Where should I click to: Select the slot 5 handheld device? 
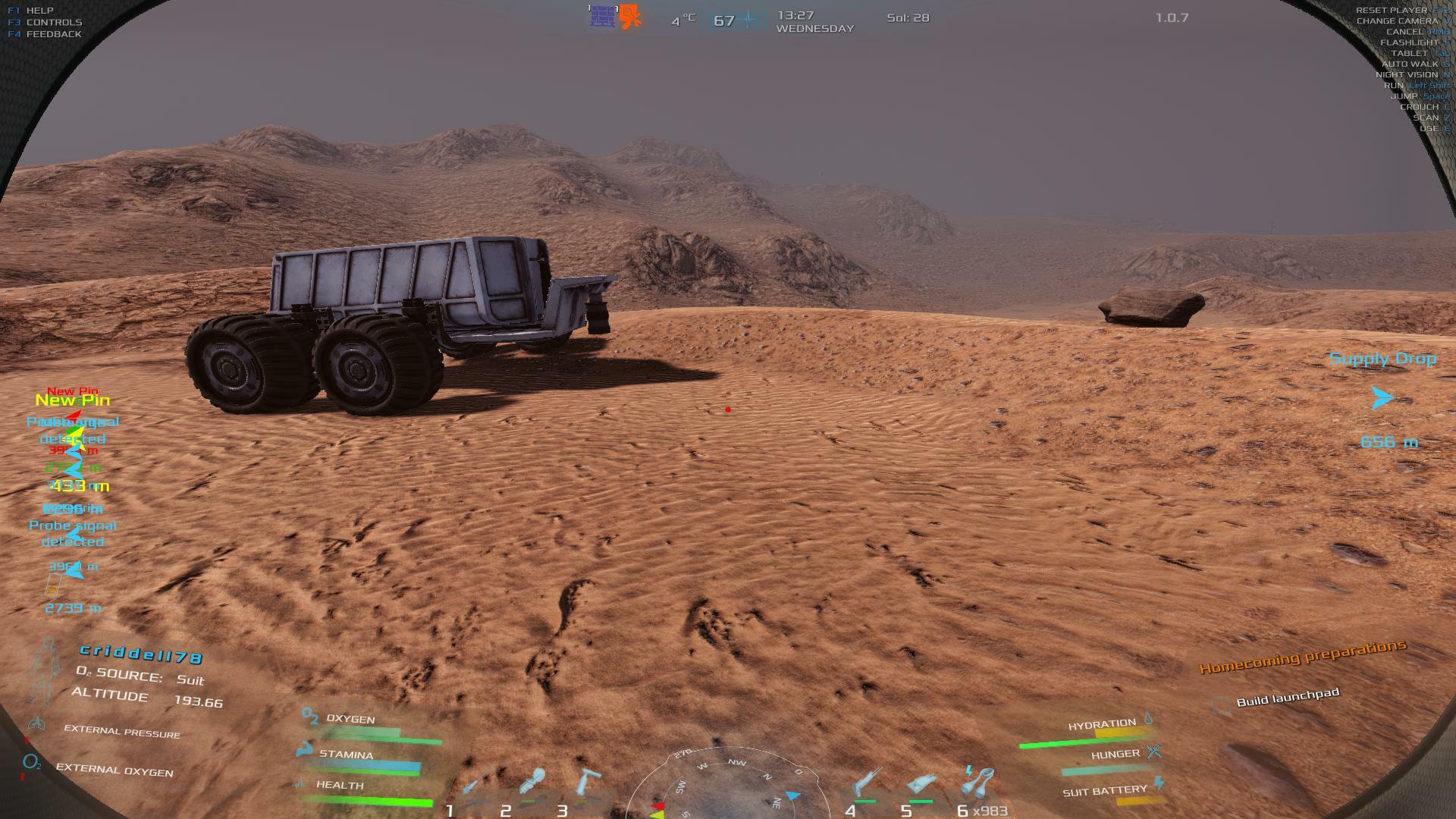pos(921,786)
